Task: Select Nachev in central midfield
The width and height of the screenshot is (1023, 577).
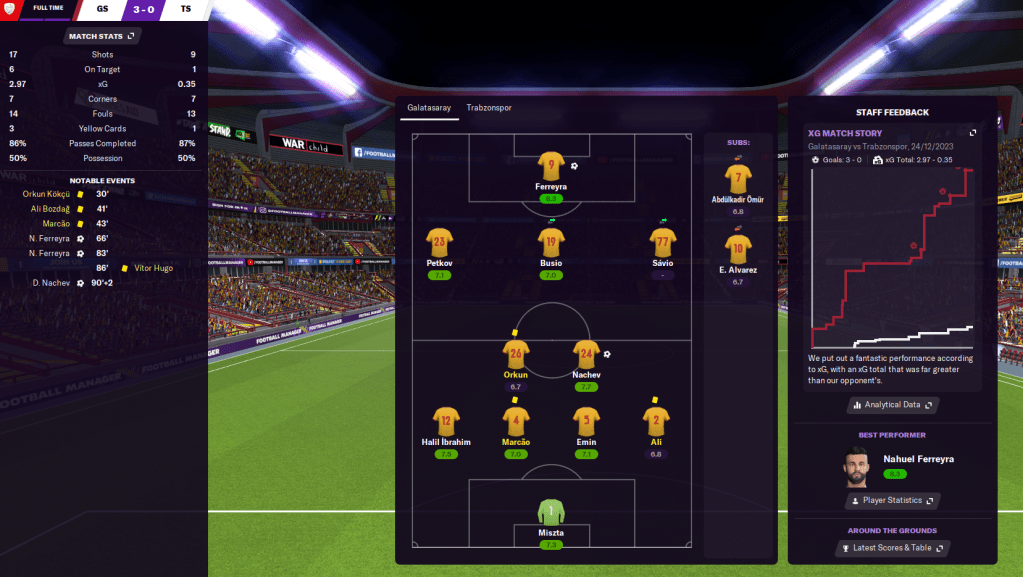Action: point(586,354)
